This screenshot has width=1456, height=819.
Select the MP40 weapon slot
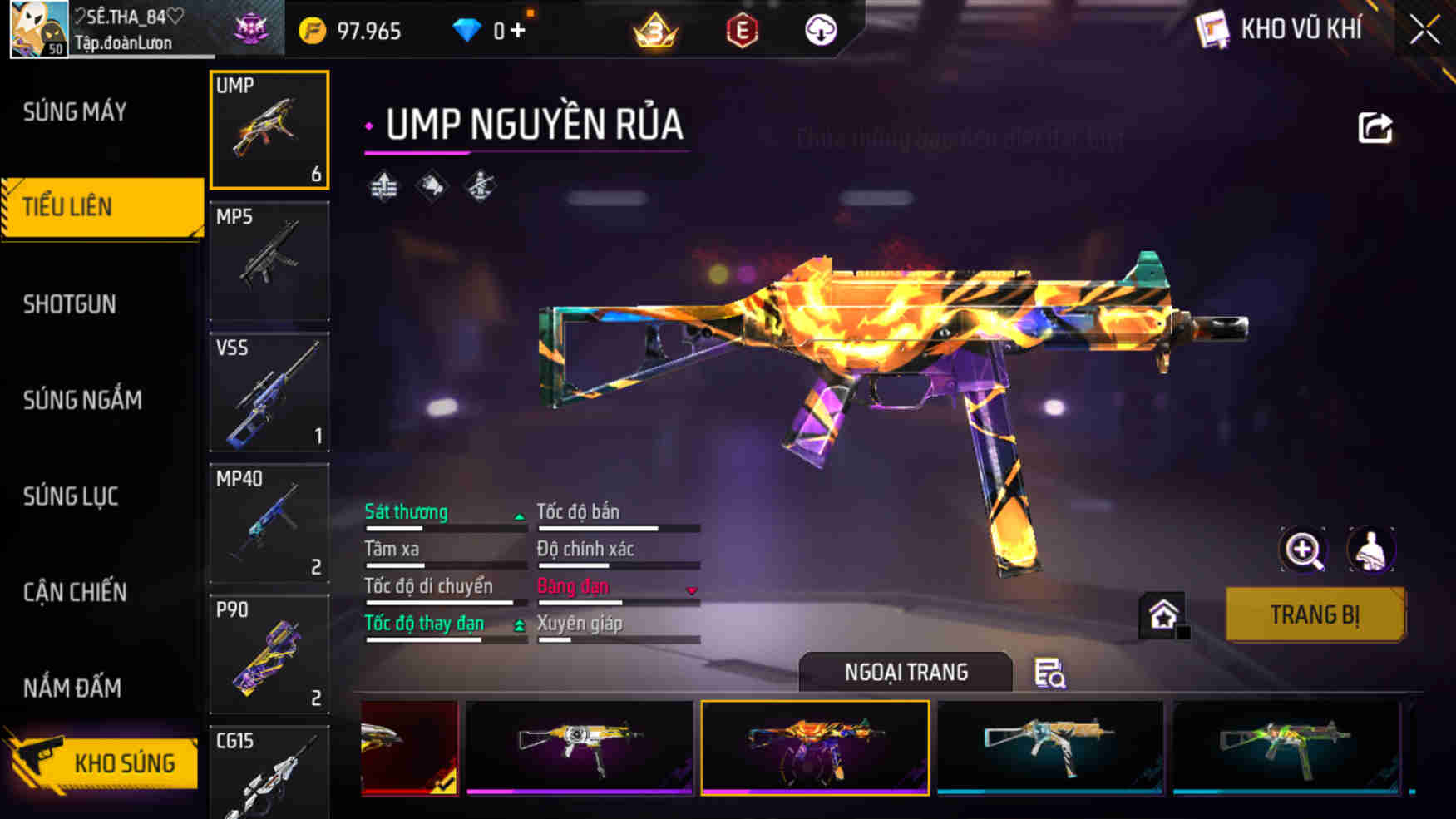click(x=269, y=523)
